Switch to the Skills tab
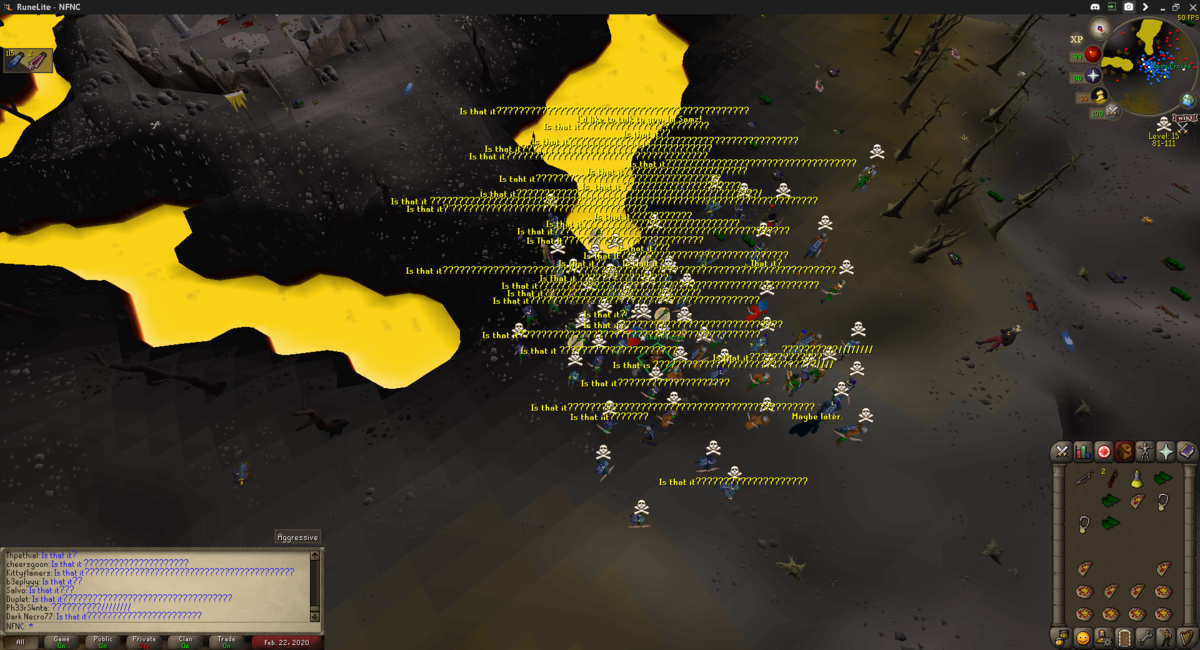Image resolution: width=1200 pixels, height=650 pixels. tap(1082, 451)
